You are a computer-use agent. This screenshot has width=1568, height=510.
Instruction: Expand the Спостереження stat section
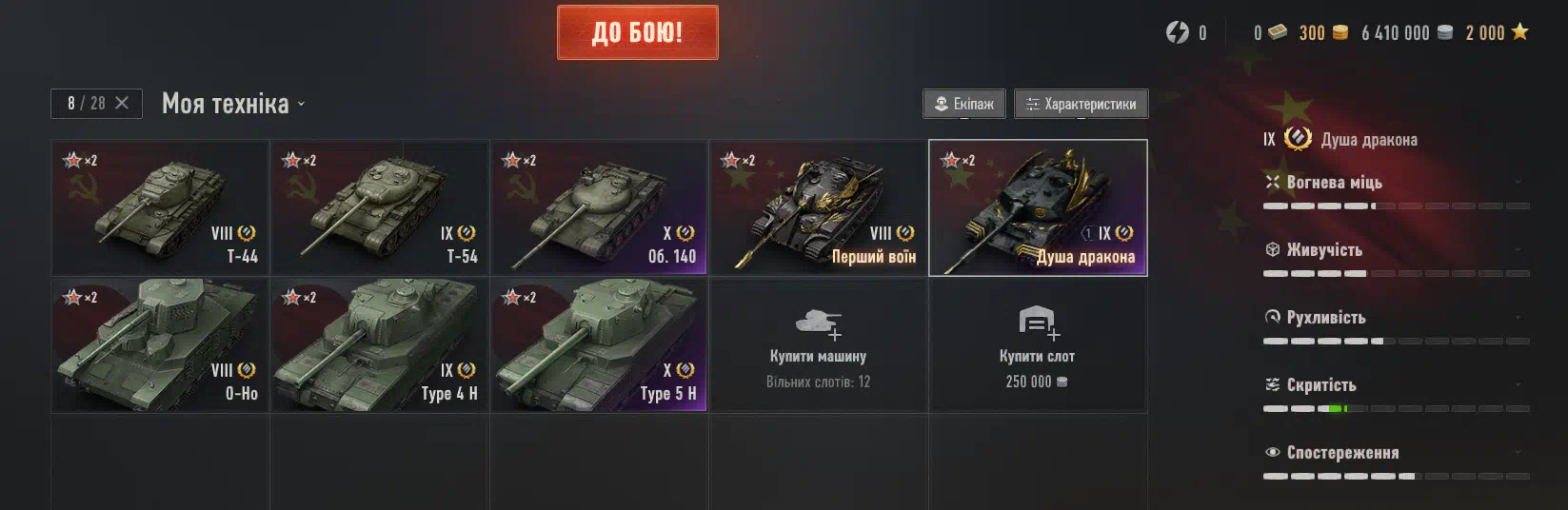pos(1518,452)
